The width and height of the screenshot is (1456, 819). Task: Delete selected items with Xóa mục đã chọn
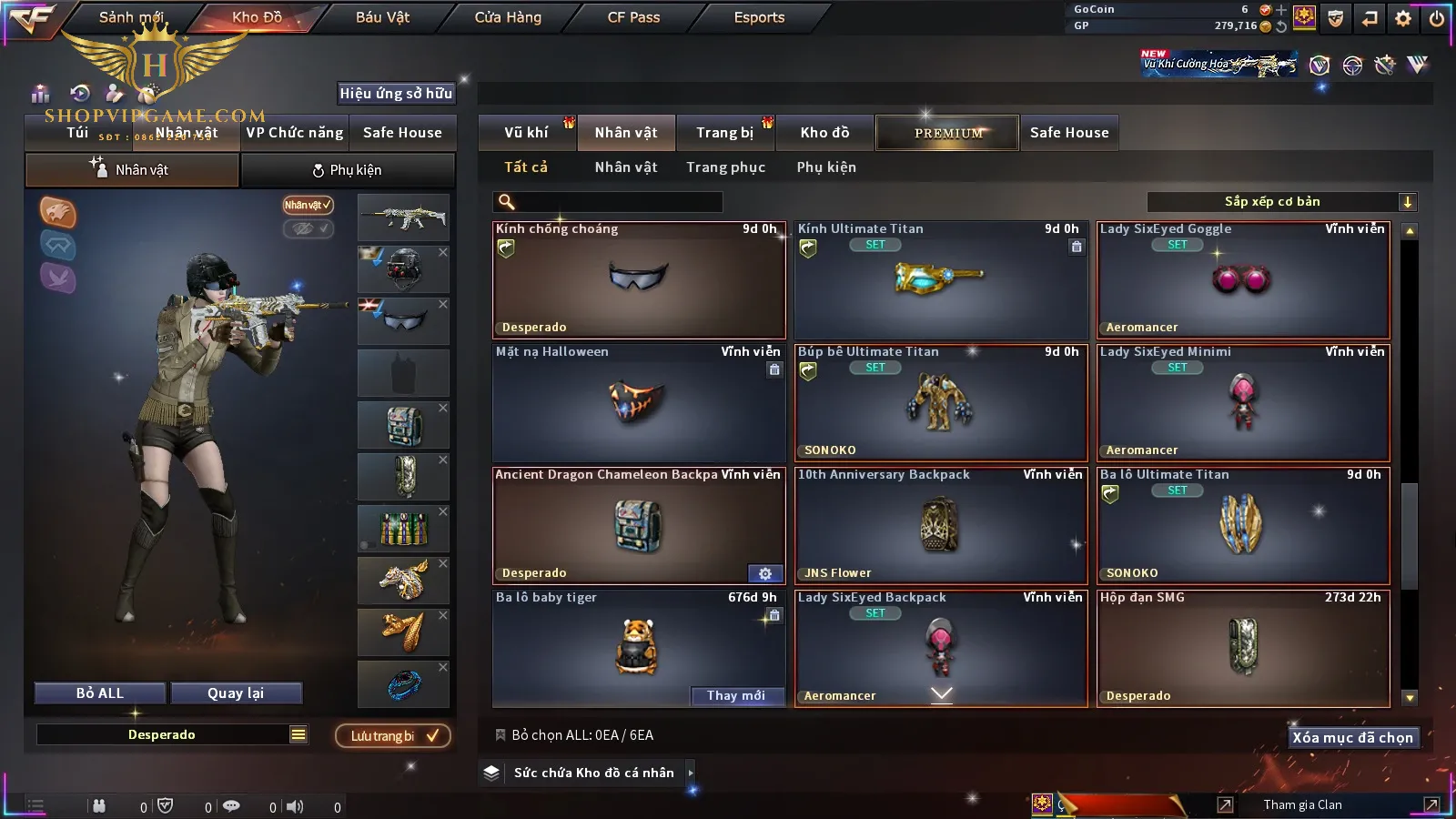[1352, 738]
